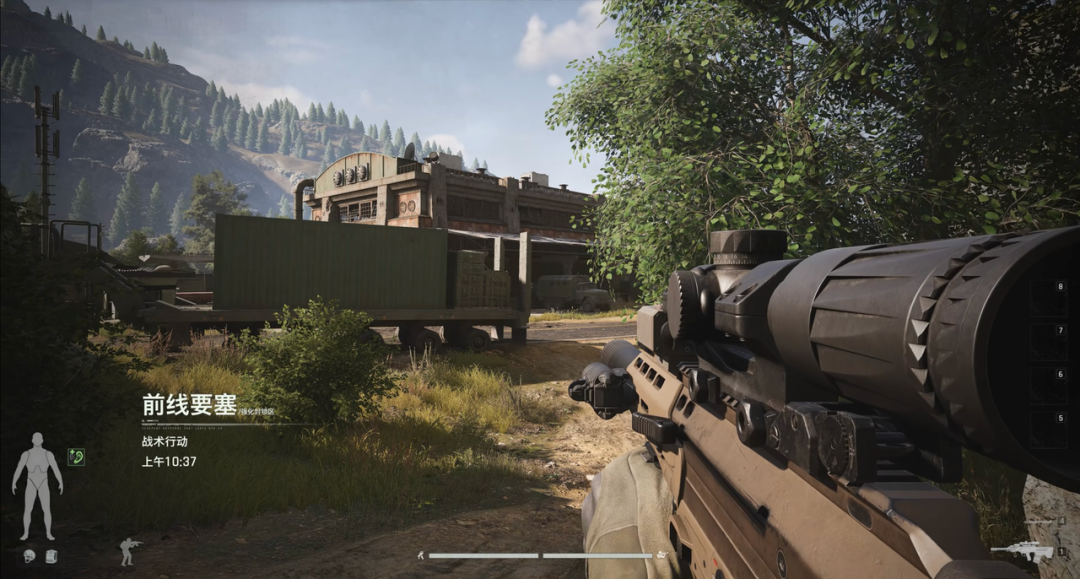
Task: Click the body armor vest icon
Action: click(51, 556)
